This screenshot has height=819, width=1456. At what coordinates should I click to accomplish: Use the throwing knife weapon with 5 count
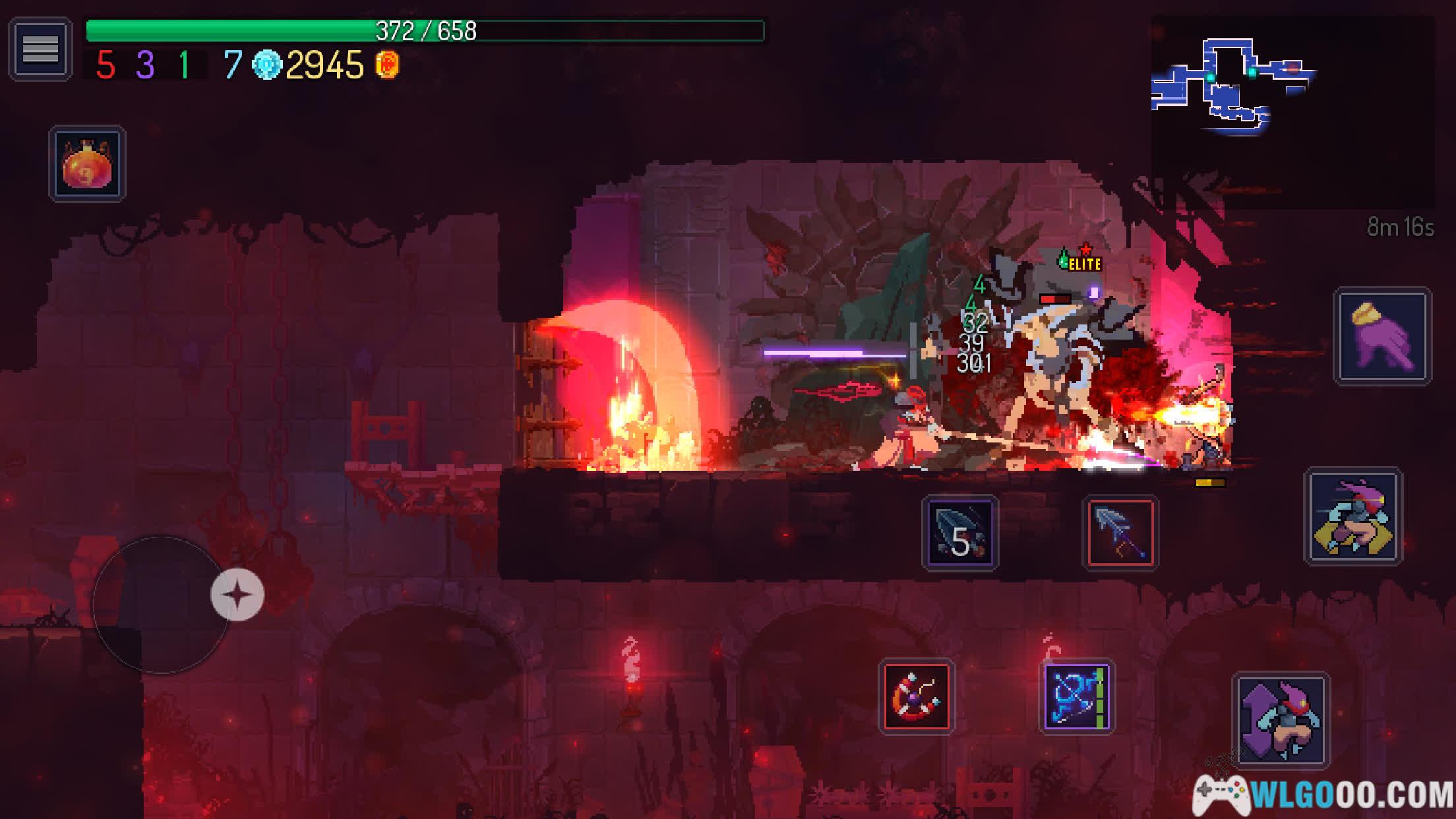pos(960,532)
